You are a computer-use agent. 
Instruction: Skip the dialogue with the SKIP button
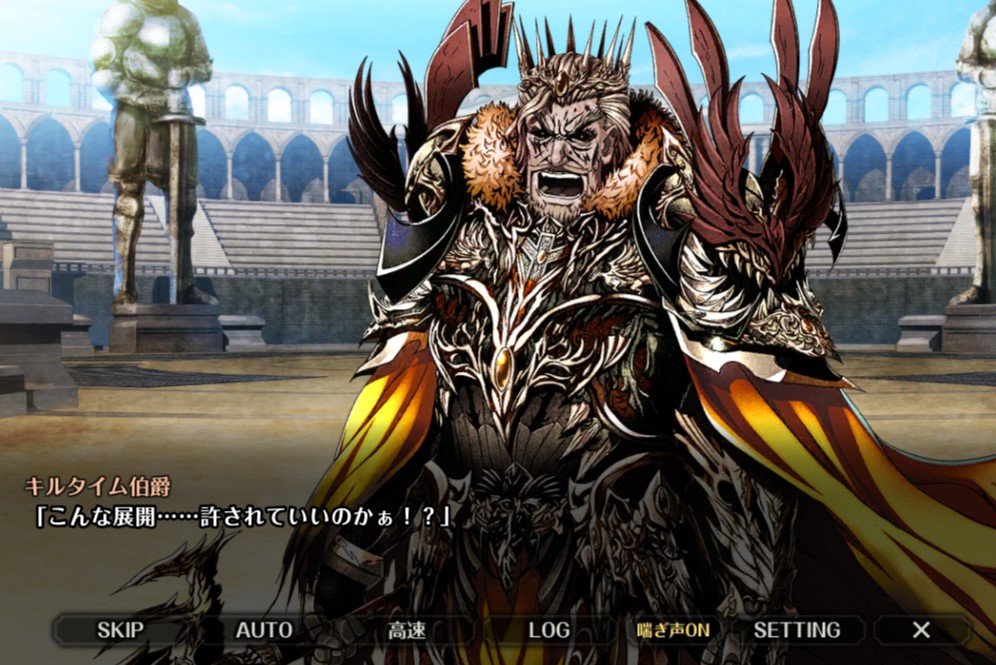tap(120, 630)
